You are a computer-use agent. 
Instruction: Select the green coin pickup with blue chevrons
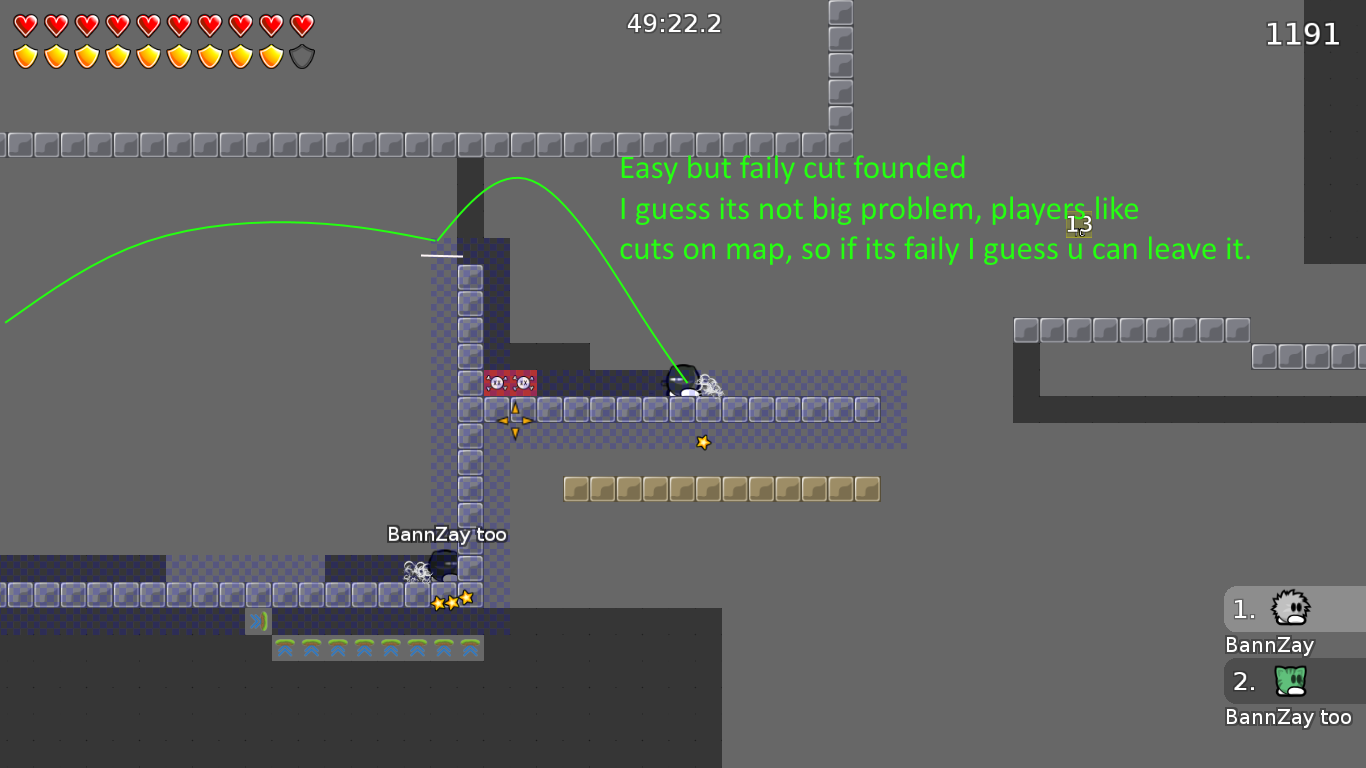click(258, 620)
